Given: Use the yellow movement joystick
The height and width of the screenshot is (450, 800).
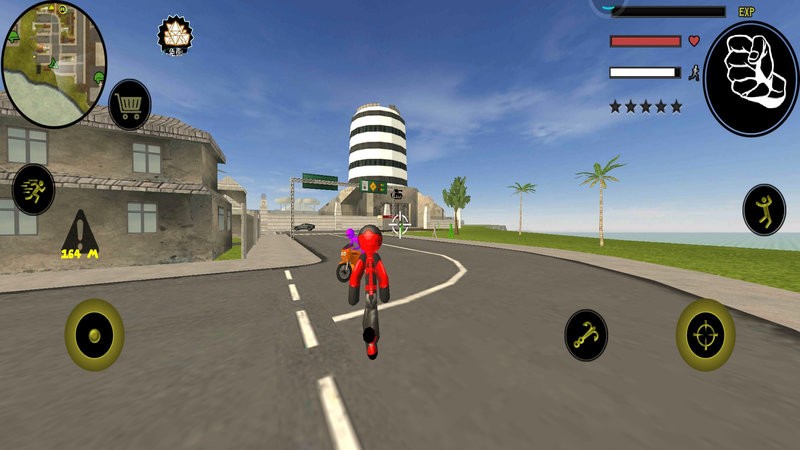Looking at the screenshot, I should pyautogui.click(x=94, y=334).
